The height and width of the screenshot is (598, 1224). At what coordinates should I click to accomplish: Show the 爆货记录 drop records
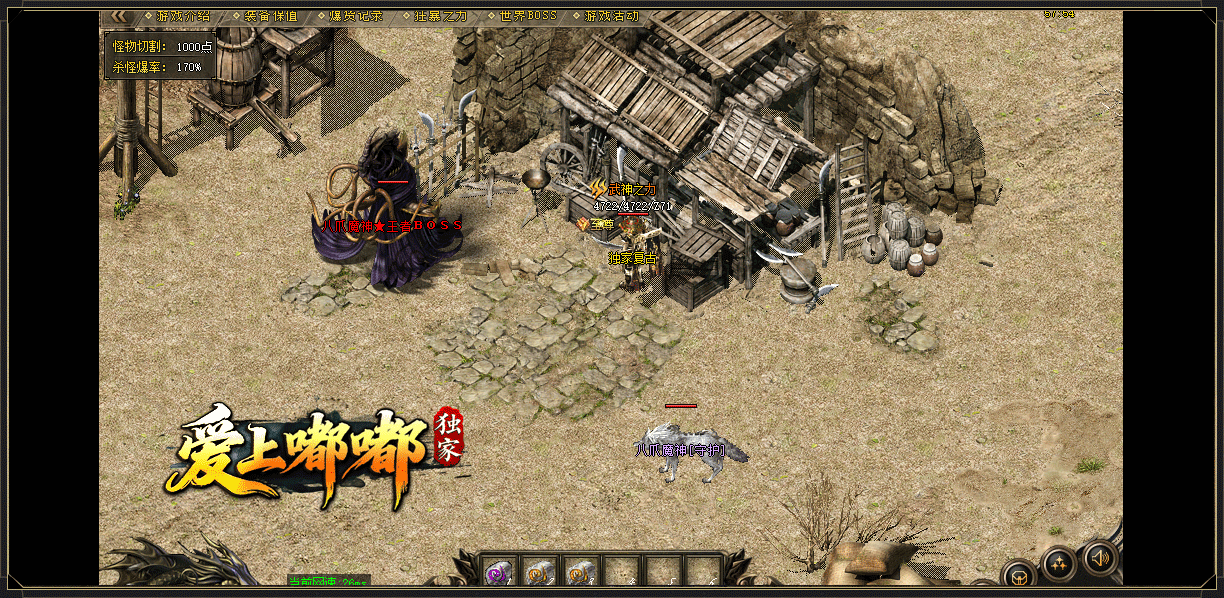356,16
